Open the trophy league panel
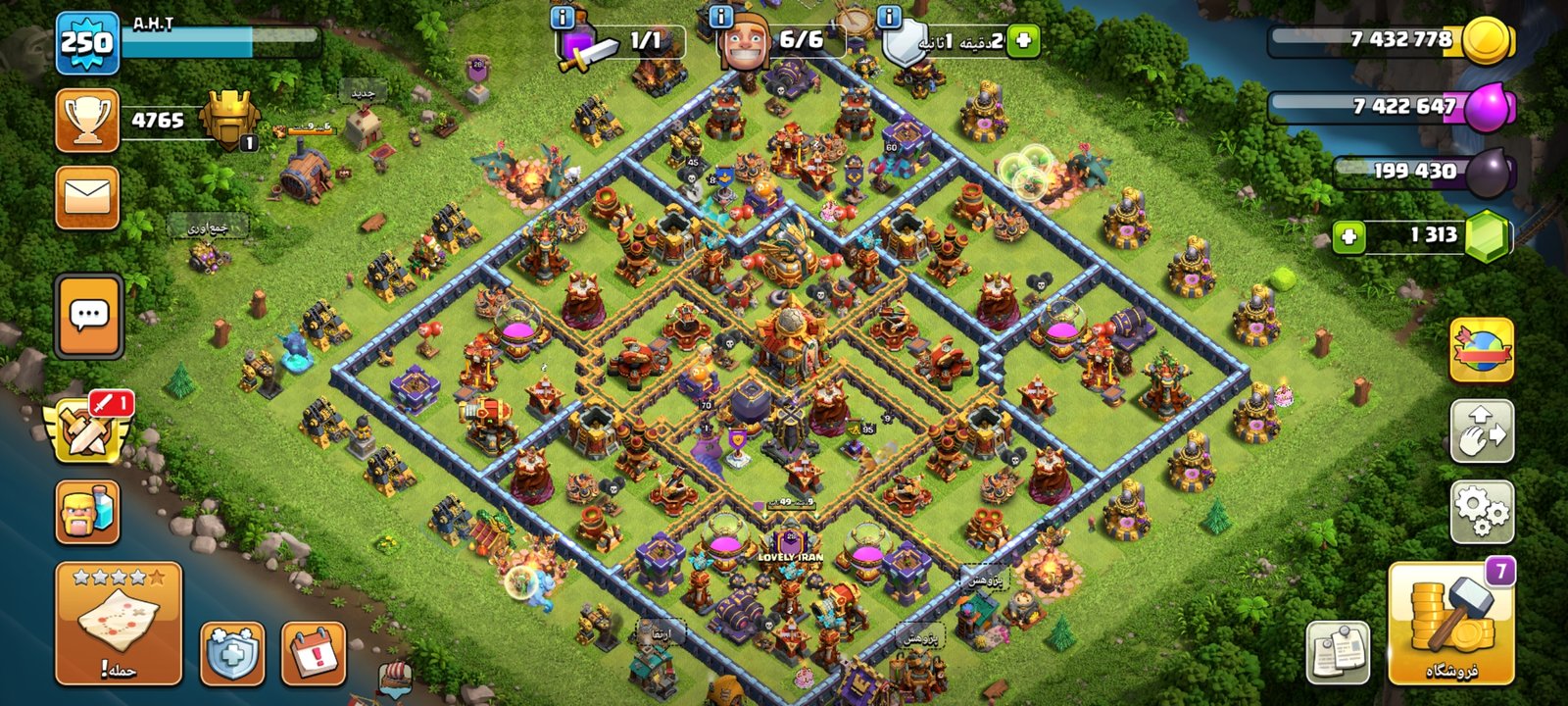This screenshot has height=706, width=1568. click(x=87, y=120)
